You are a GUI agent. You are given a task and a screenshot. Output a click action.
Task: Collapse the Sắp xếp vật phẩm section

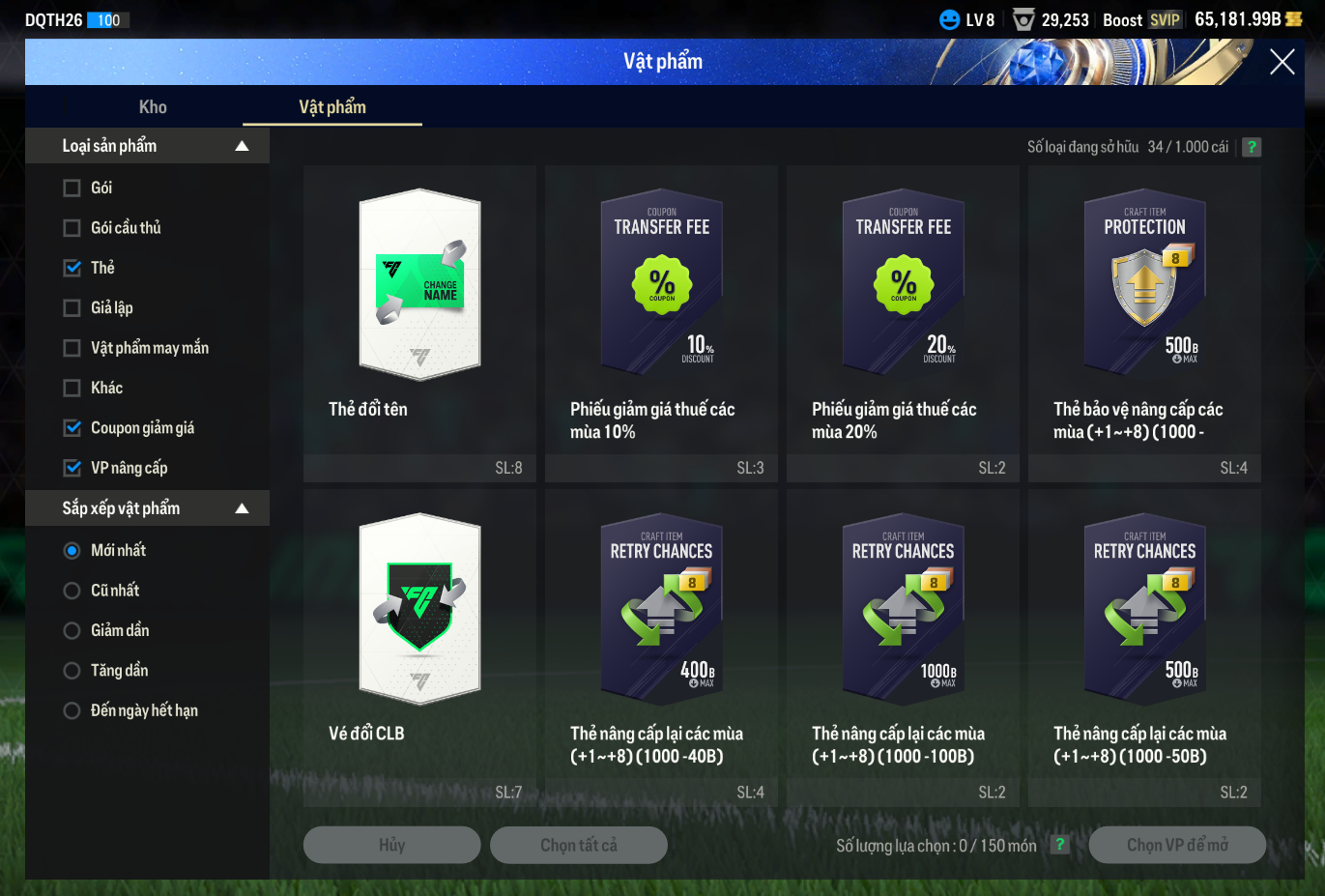(242, 508)
